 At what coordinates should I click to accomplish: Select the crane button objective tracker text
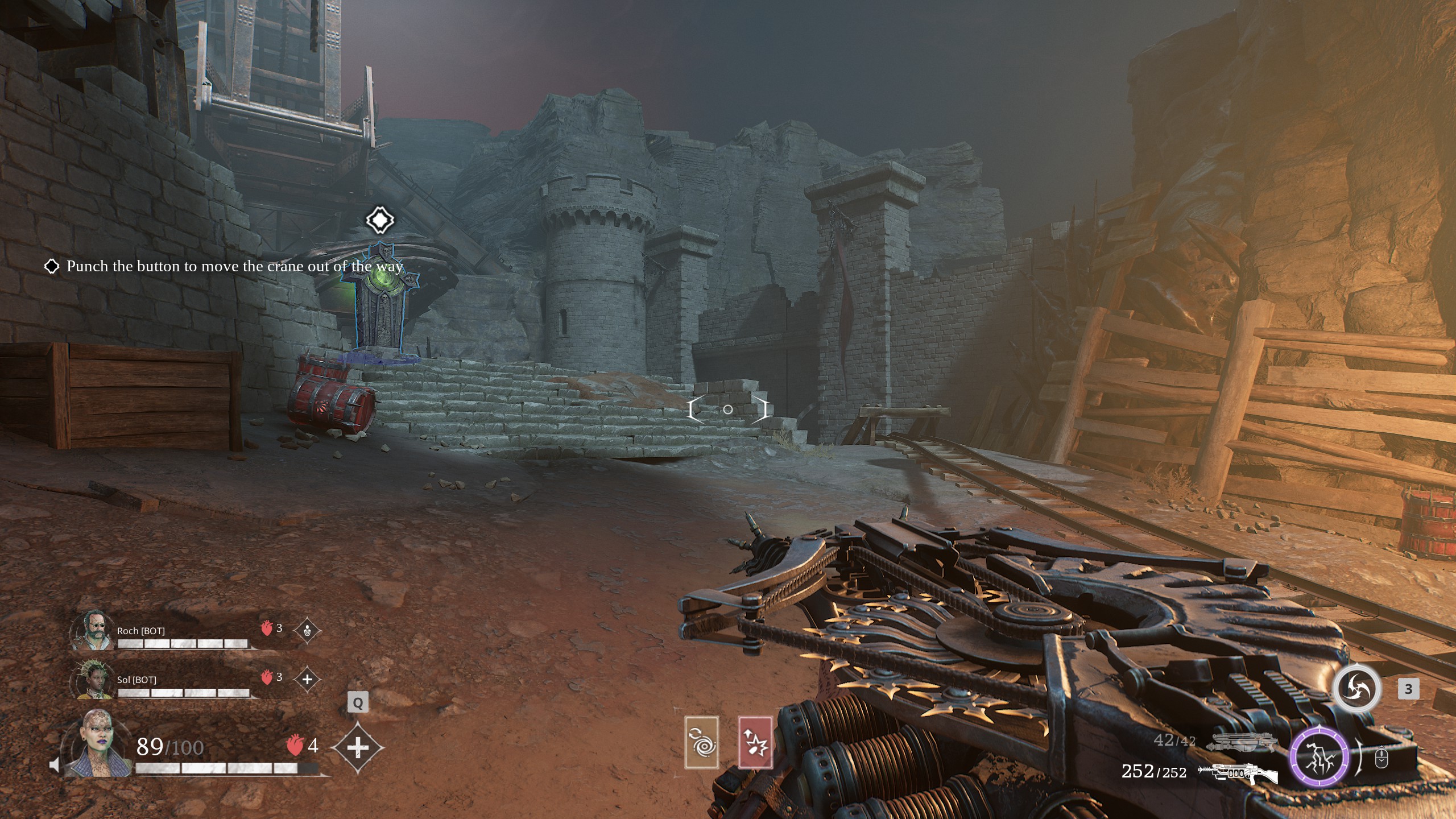tap(234, 266)
